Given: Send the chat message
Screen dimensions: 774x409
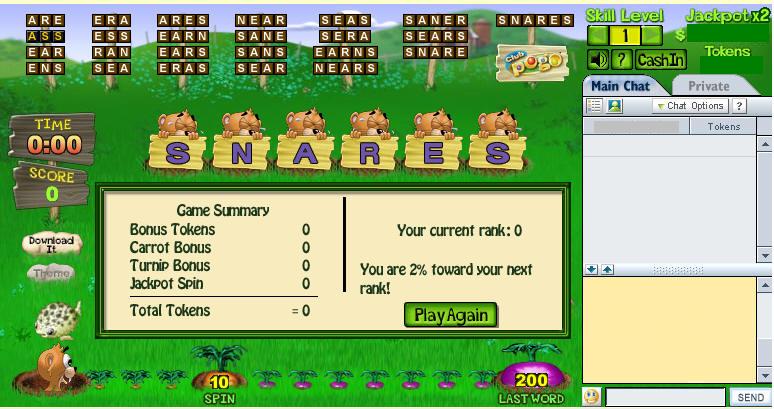Looking at the screenshot, I should pos(750,398).
